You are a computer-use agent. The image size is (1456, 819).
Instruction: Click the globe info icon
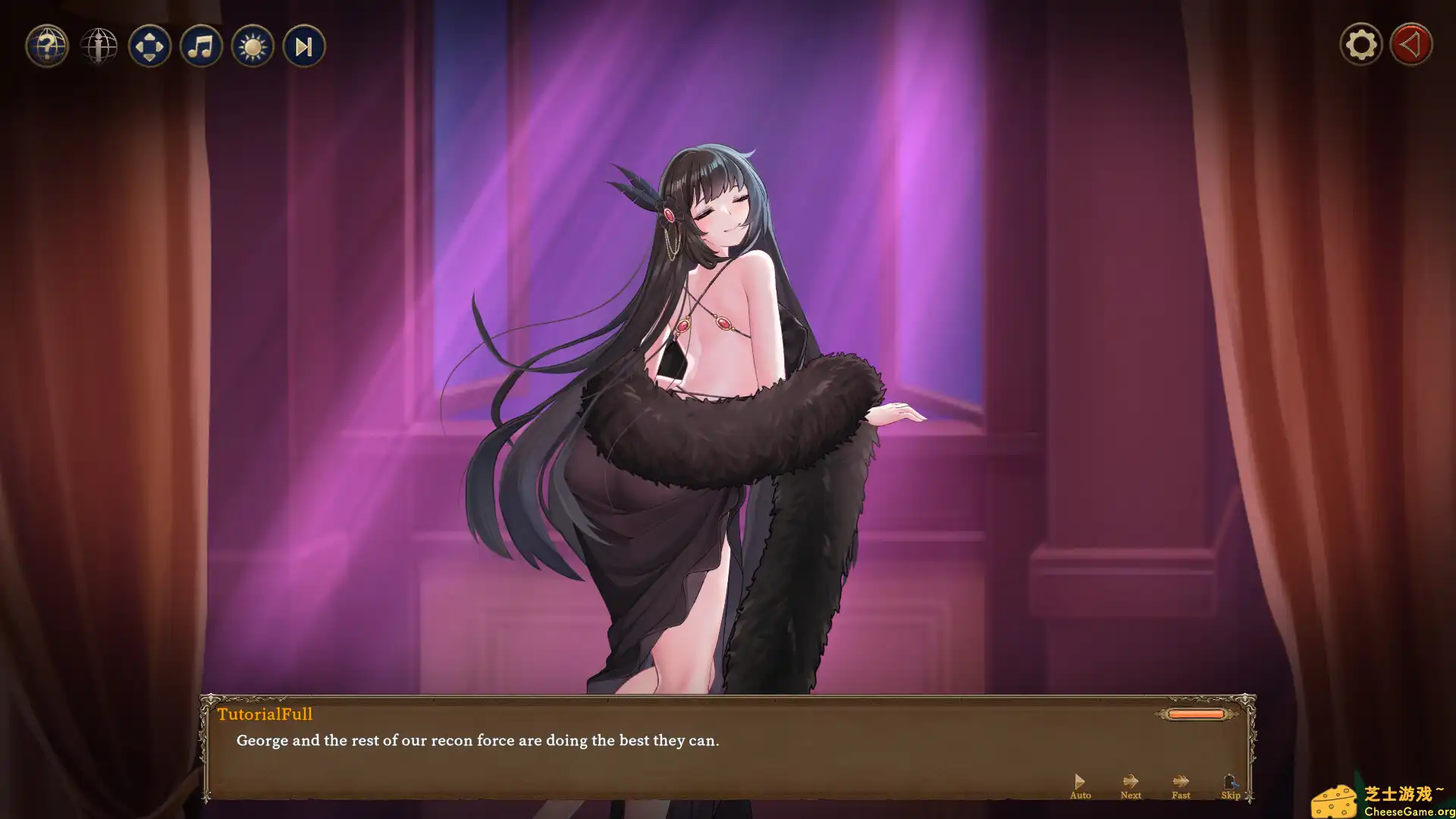[99, 45]
